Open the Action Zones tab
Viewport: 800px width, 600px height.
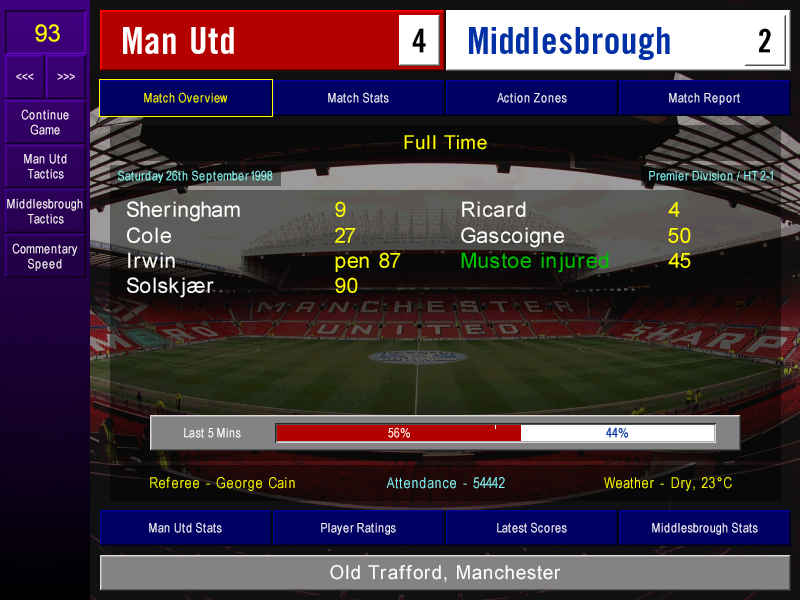click(531, 98)
